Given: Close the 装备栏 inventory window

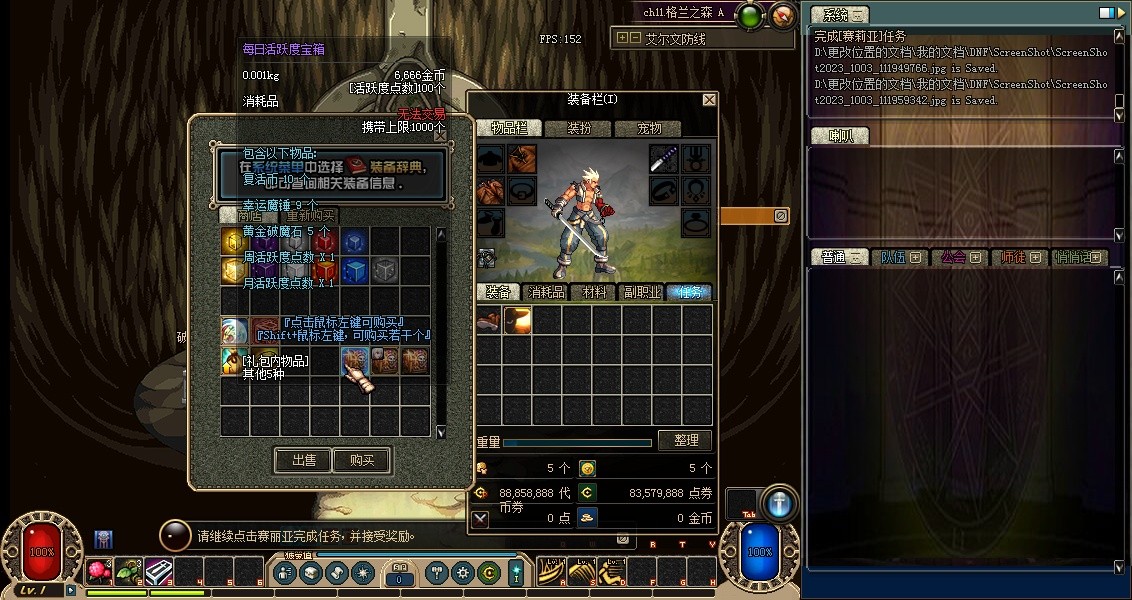Looking at the screenshot, I should coord(709,100).
